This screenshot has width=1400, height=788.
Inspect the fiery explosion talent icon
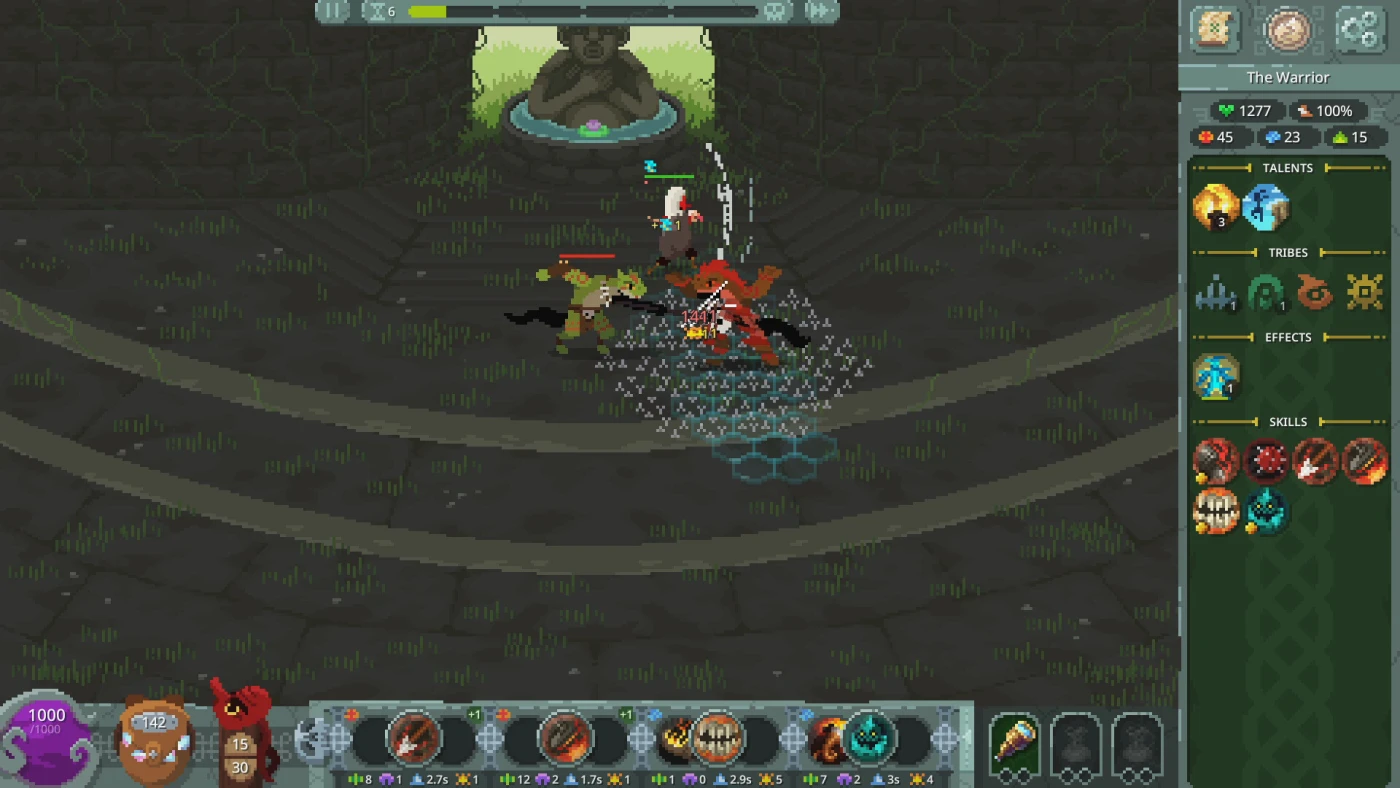[x=1216, y=208]
